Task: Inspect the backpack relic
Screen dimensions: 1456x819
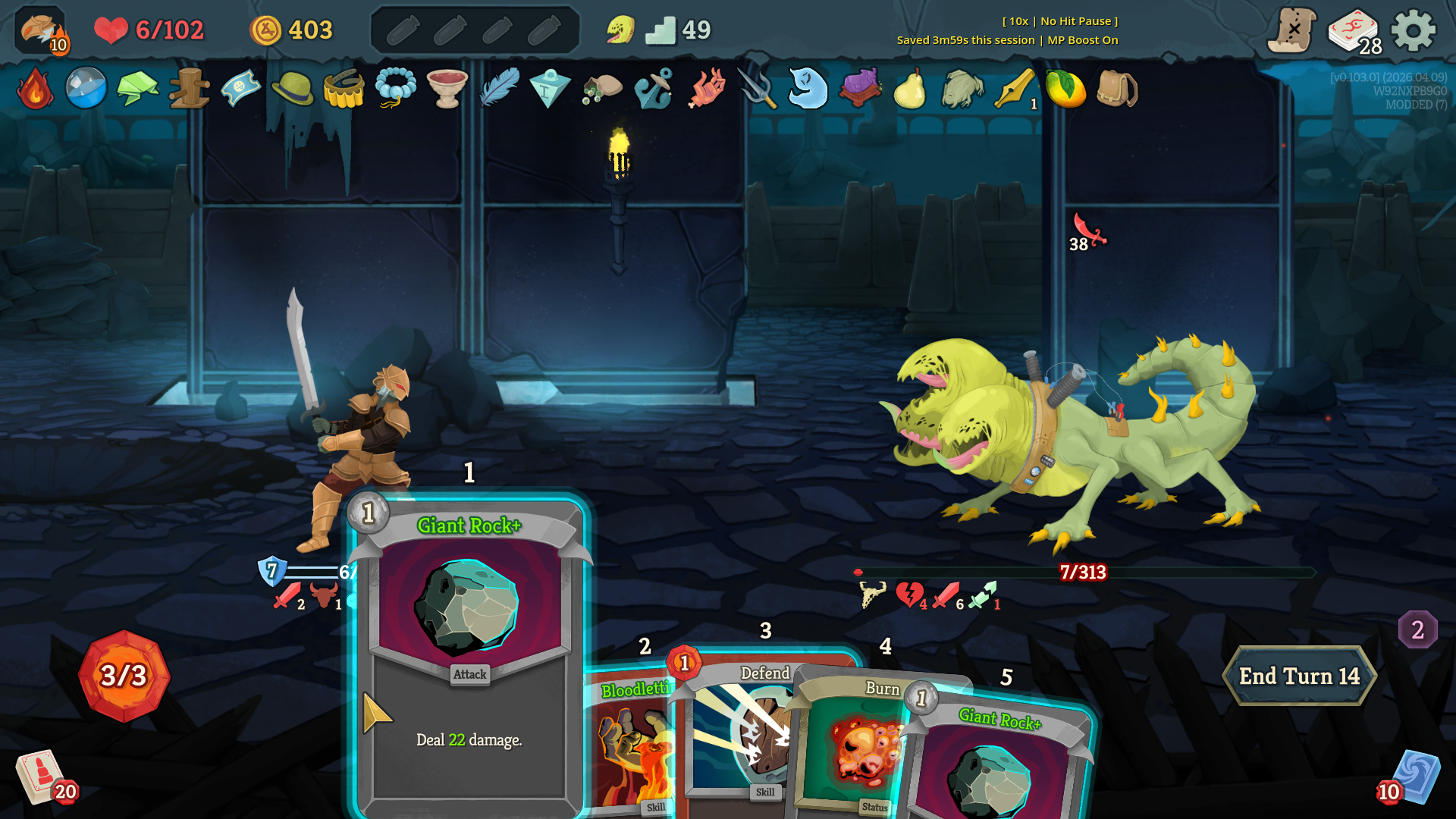Action: click(x=1116, y=89)
